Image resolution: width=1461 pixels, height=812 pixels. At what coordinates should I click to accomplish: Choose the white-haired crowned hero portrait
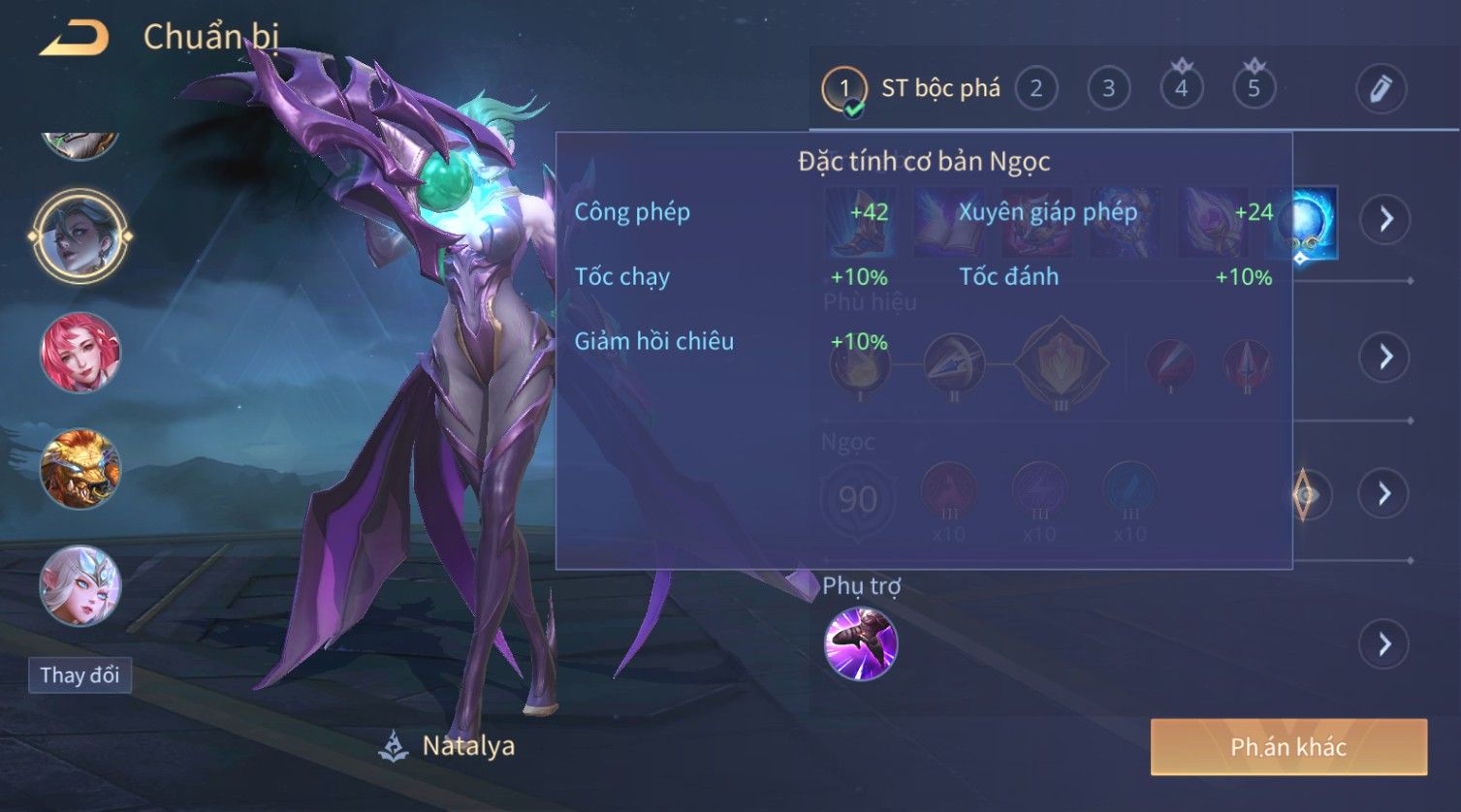click(x=79, y=585)
